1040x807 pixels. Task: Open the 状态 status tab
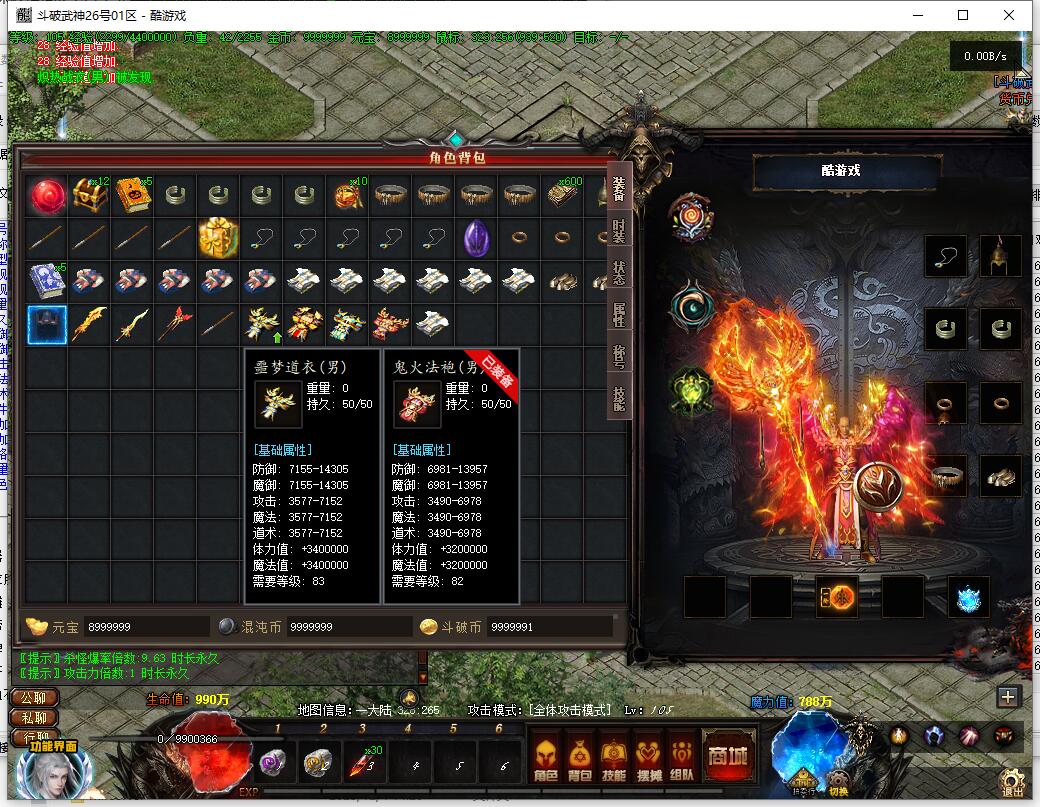point(619,273)
